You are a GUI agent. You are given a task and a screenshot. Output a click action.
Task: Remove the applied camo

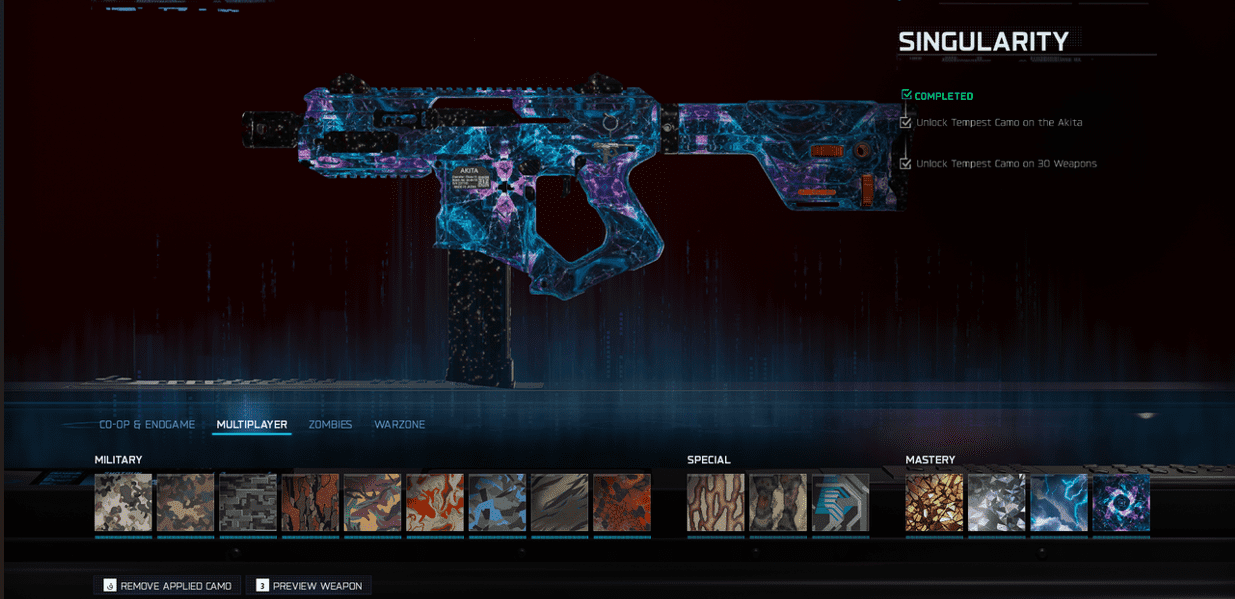pyautogui.click(x=167, y=585)
